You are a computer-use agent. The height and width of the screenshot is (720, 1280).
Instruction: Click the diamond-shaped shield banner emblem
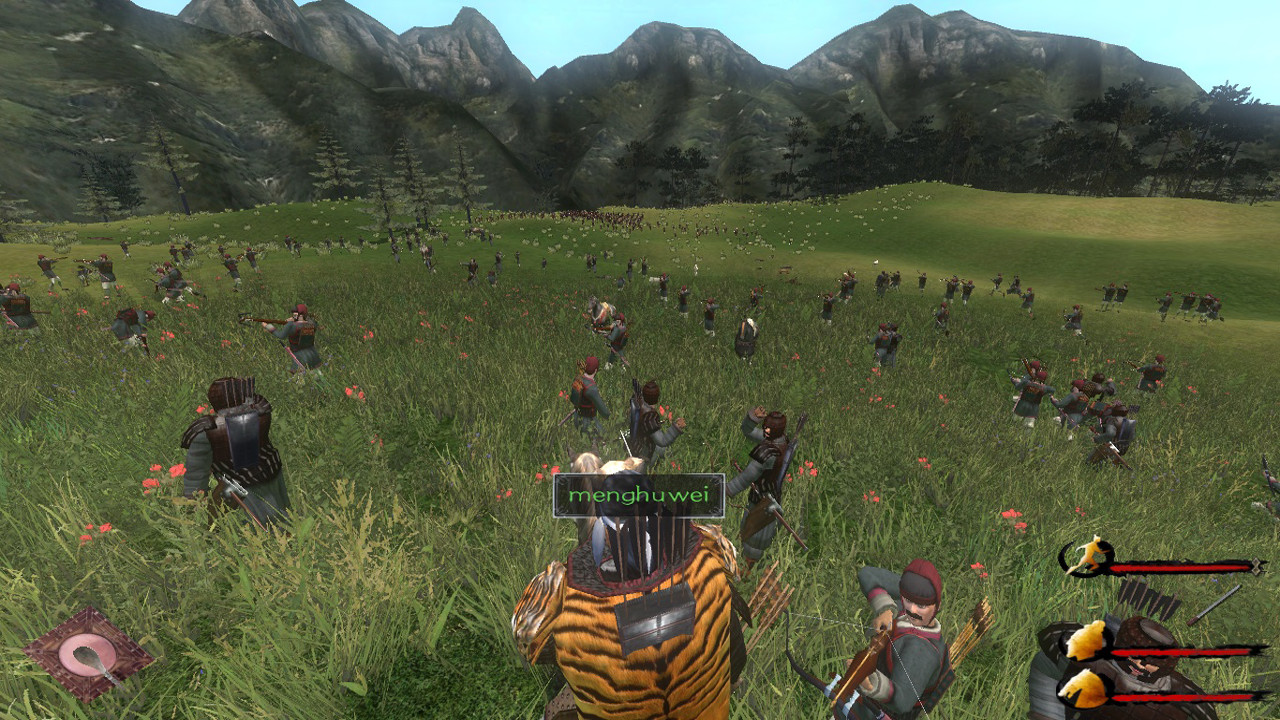[x=88, y=652]
